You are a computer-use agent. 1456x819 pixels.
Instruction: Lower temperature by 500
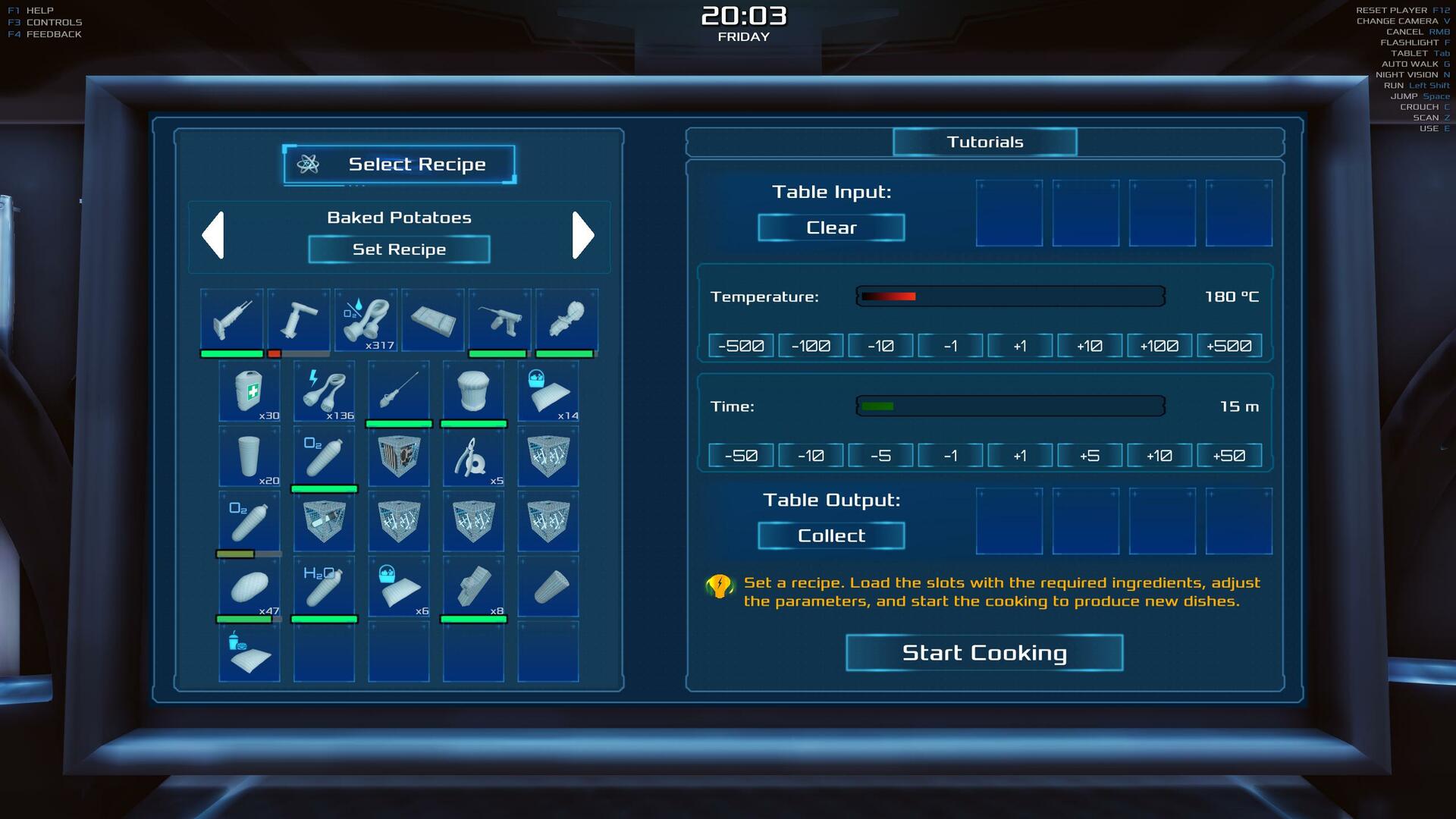pos(741,346)
